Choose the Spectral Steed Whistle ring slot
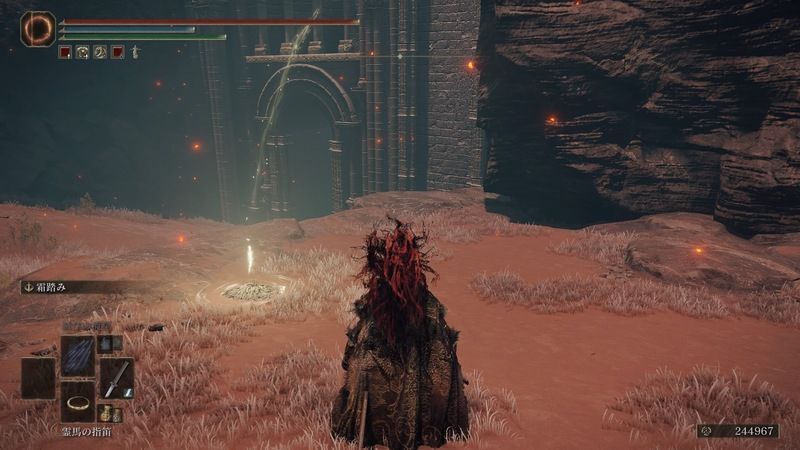 (77, 402)
